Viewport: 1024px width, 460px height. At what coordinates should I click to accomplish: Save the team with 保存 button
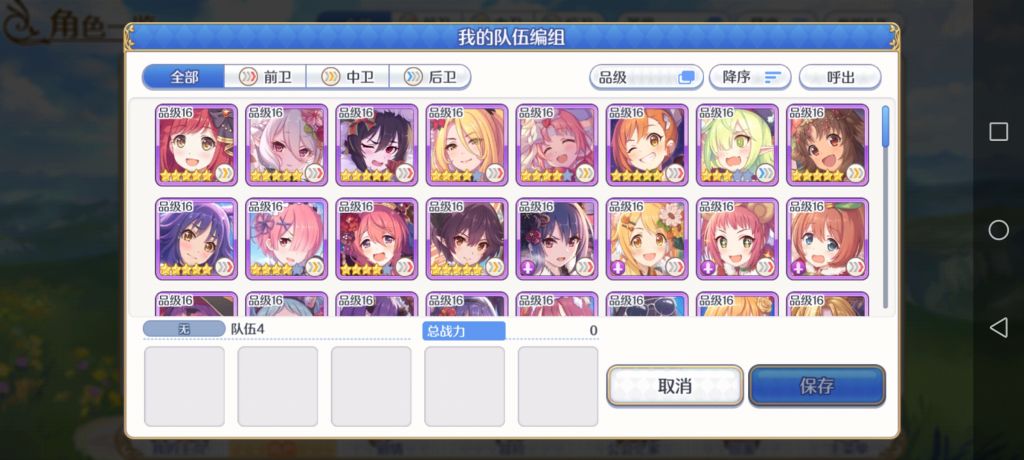(816, 386)
